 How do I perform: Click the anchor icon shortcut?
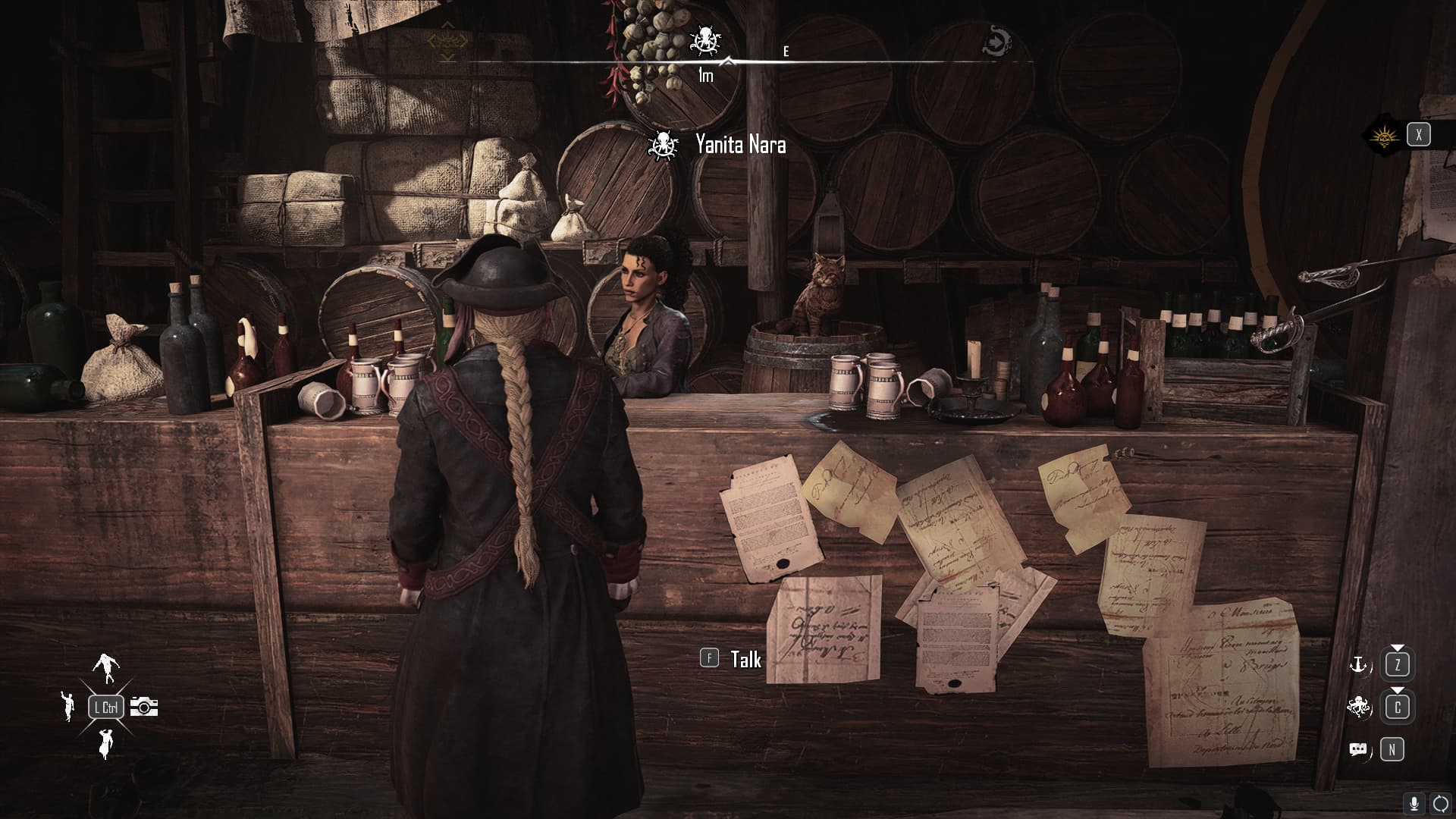pos(1358,665)
